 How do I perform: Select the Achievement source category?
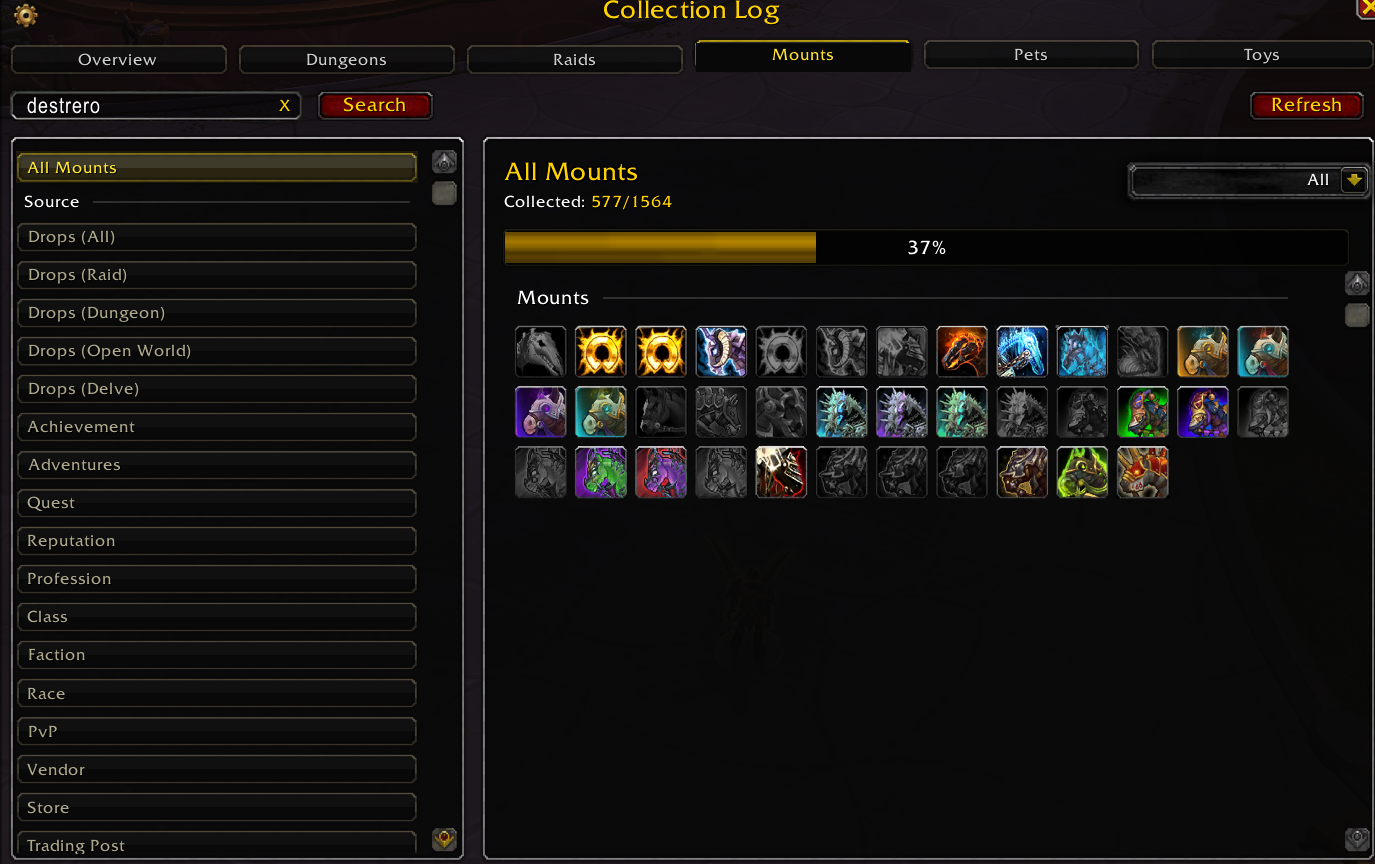(x=216, y=427)
